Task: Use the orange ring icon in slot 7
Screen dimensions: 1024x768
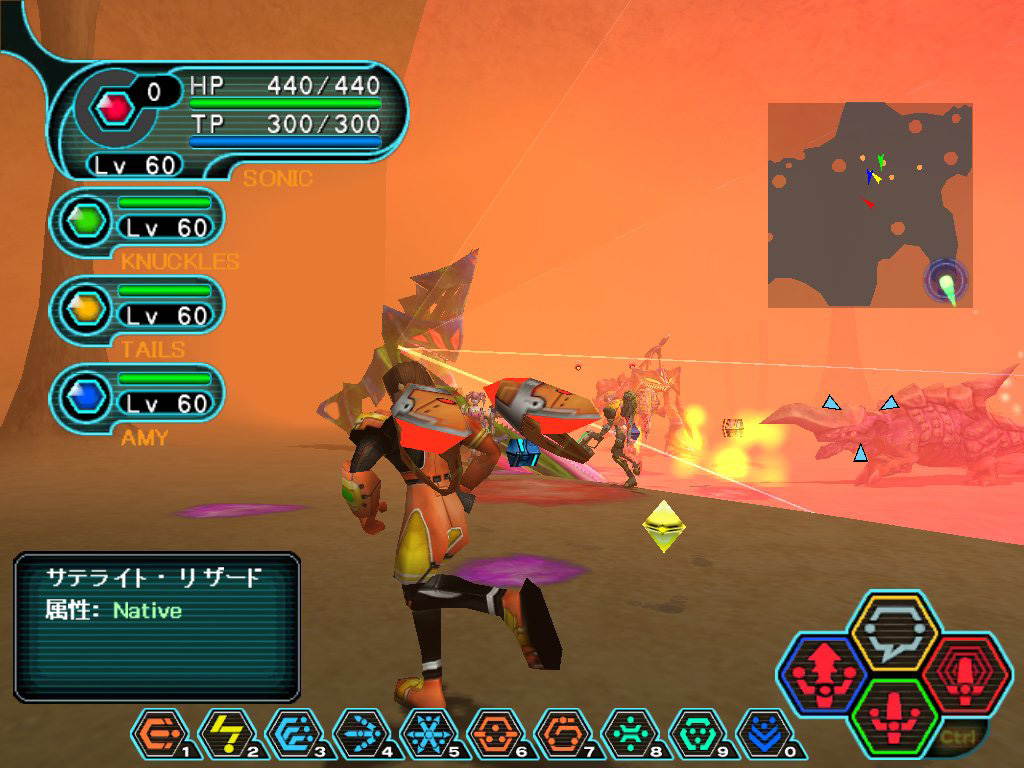Action: (562, 737)
